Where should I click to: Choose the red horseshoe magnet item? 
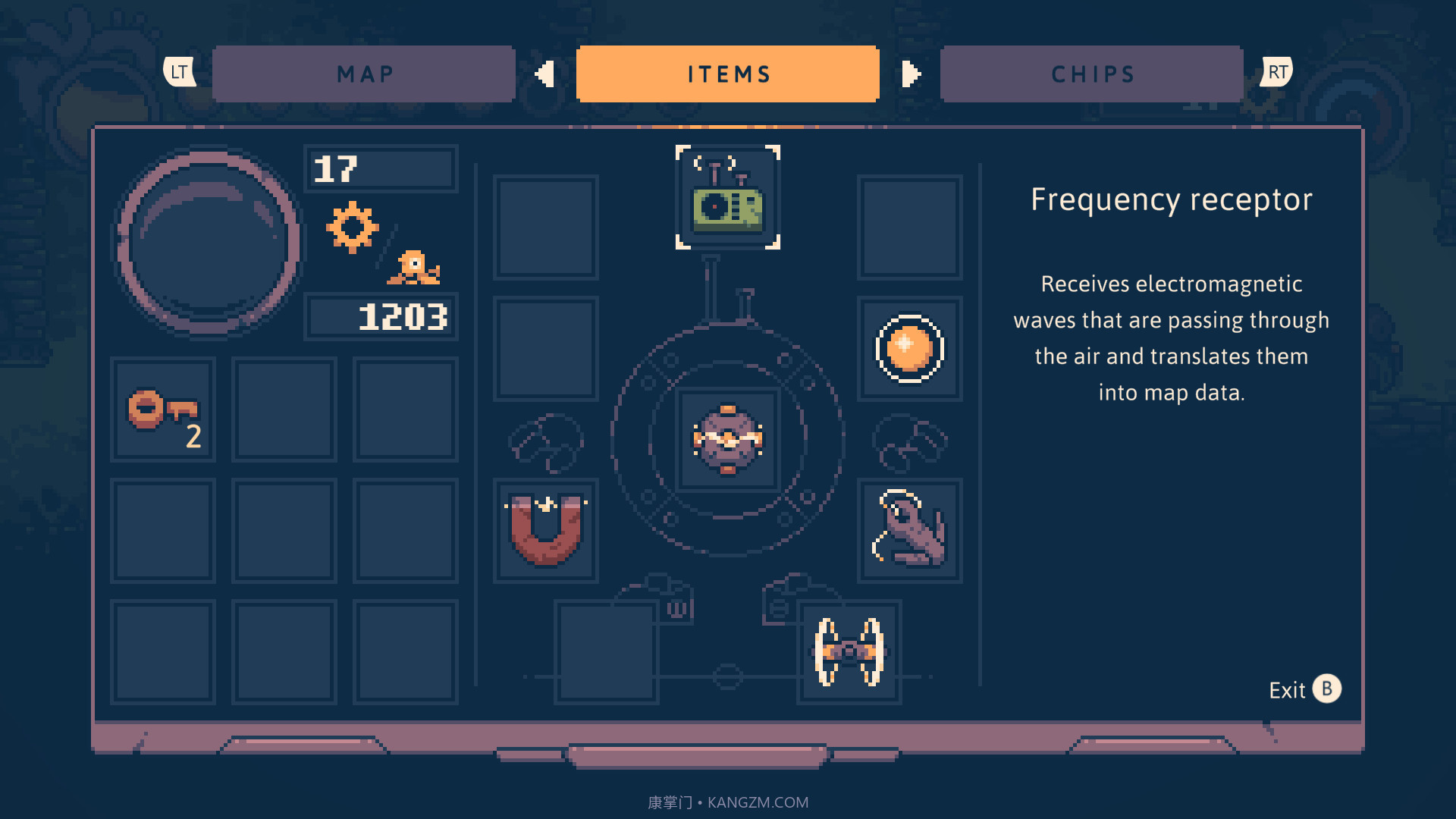(546, 530)
